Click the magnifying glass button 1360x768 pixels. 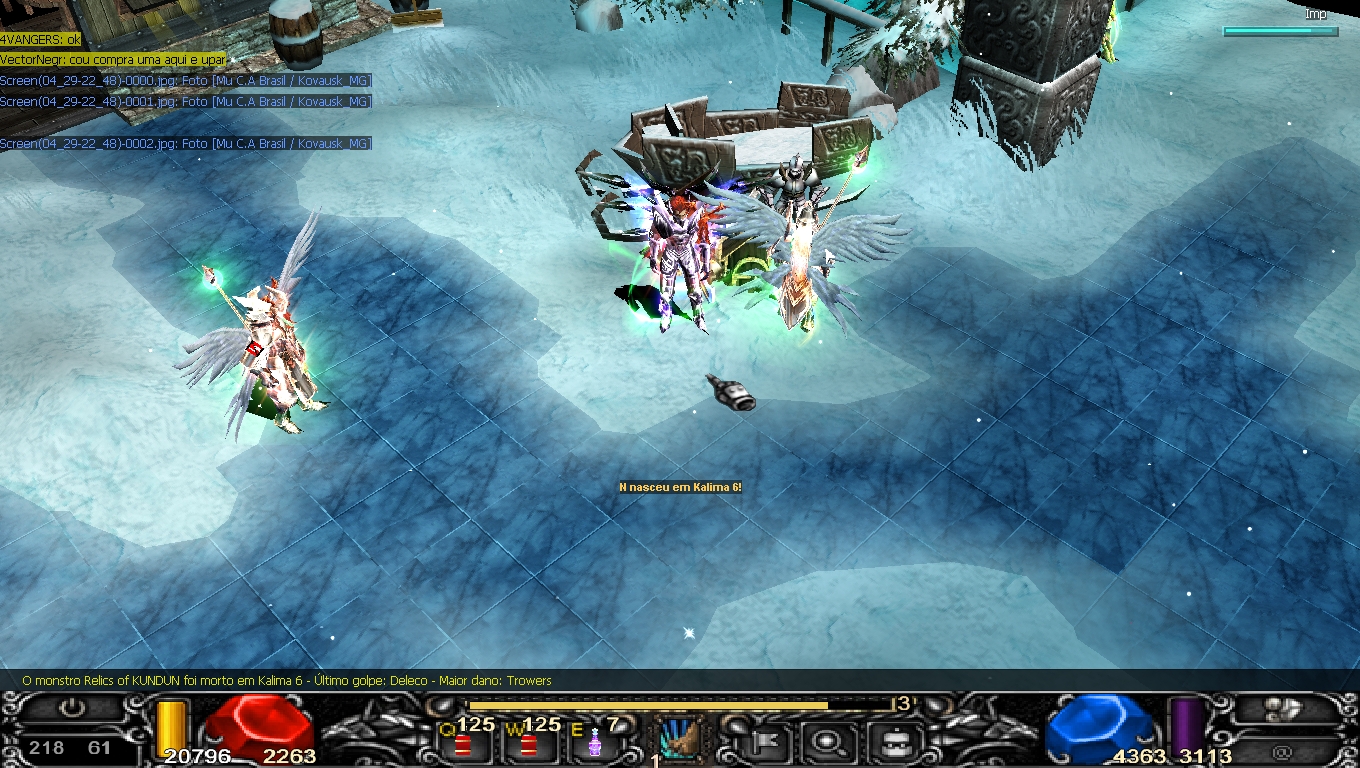[x=827, y=742]
